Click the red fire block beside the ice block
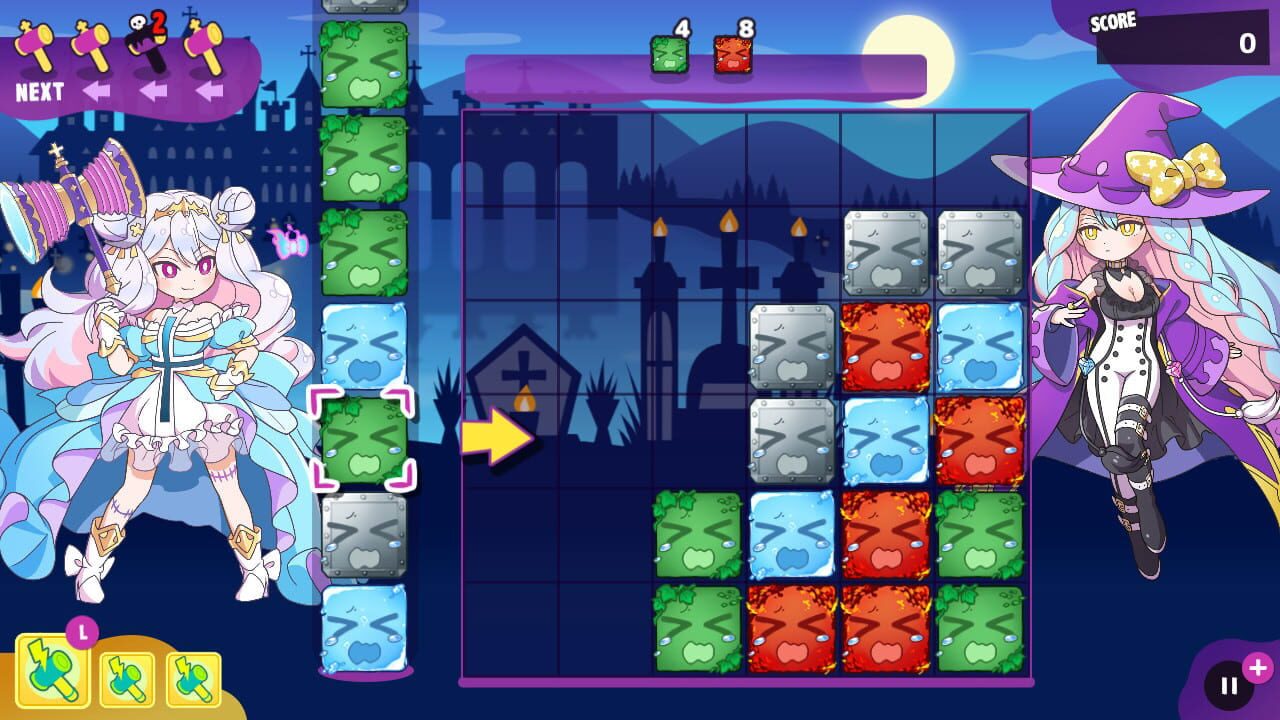Screen dimensions: 1280x720 (885, 343)
